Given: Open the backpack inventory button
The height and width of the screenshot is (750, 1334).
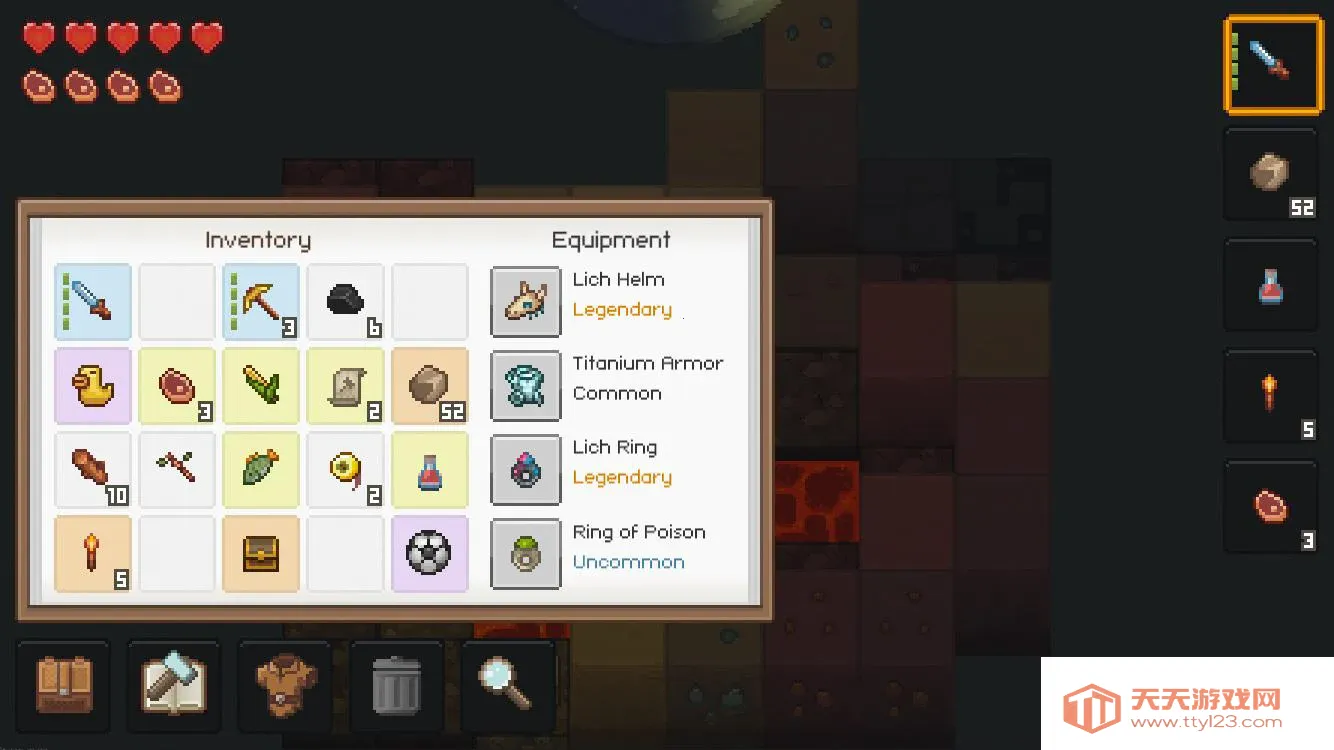Looking at the screenshot, I should click(64, 685).
